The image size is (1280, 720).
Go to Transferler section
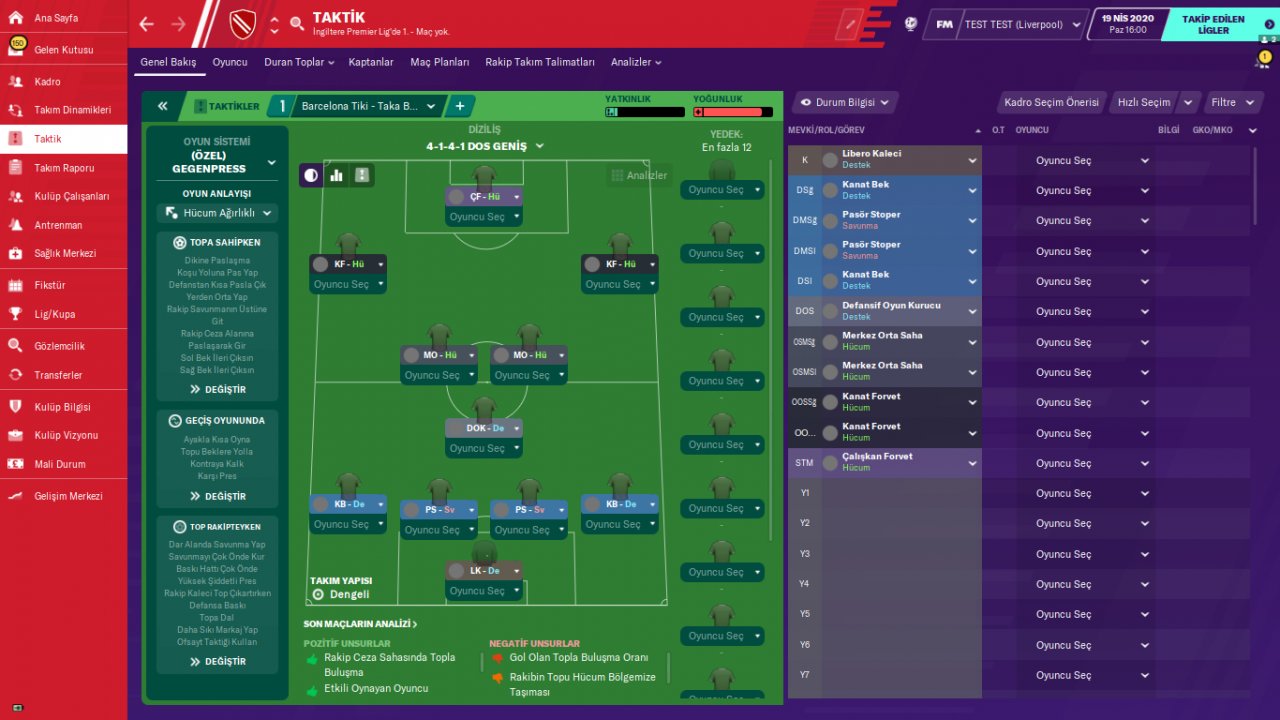coord(58,375)
